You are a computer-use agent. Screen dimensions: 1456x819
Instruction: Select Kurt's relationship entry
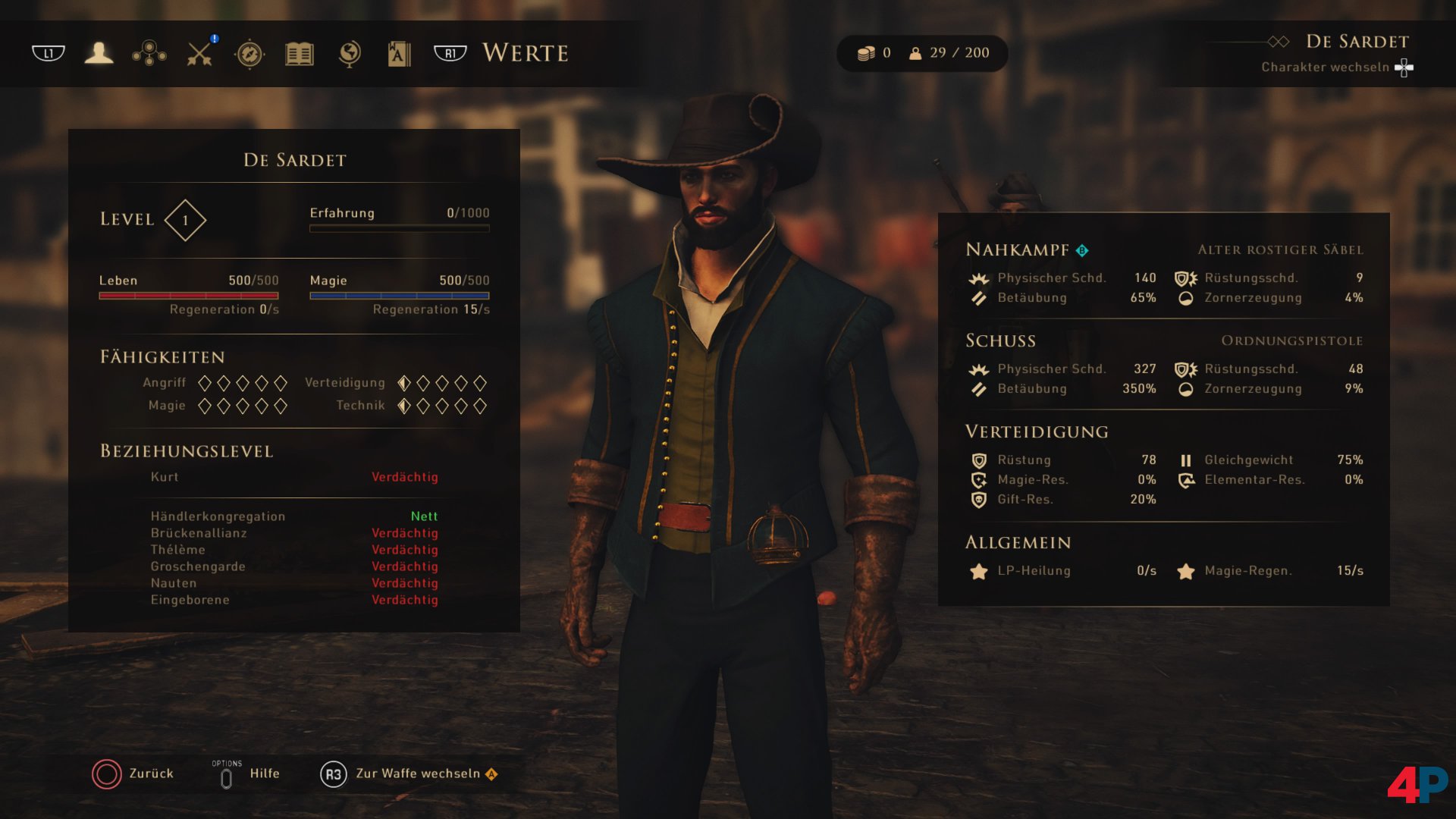pos(293,477)
